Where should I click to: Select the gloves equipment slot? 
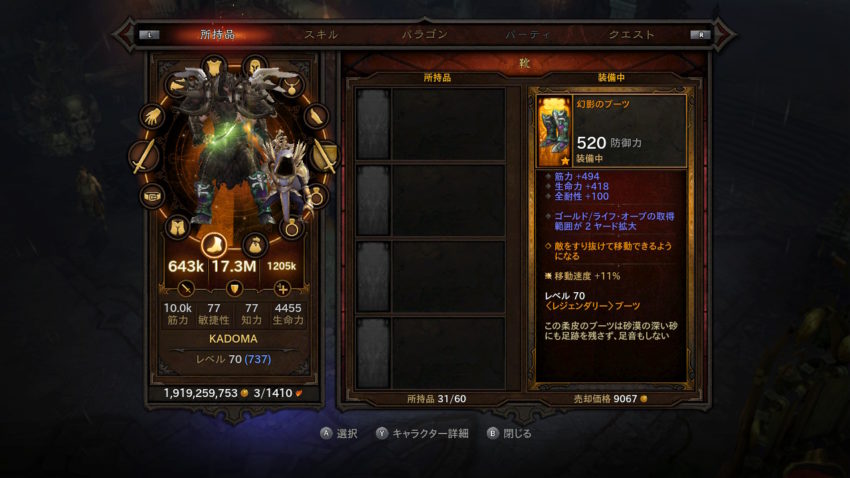[x=152, y=117]
